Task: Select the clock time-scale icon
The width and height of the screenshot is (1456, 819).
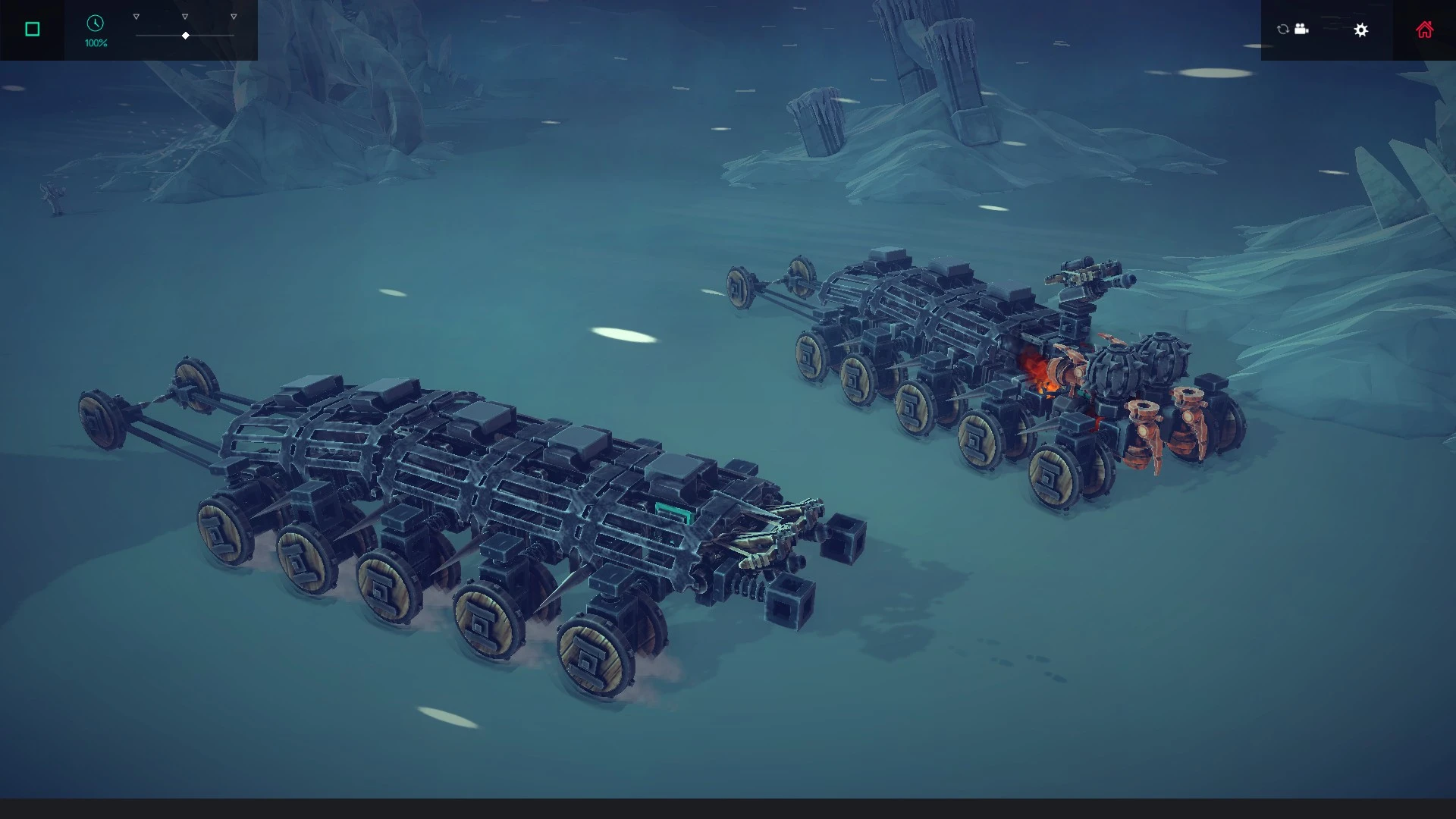Action: point(94,24)
